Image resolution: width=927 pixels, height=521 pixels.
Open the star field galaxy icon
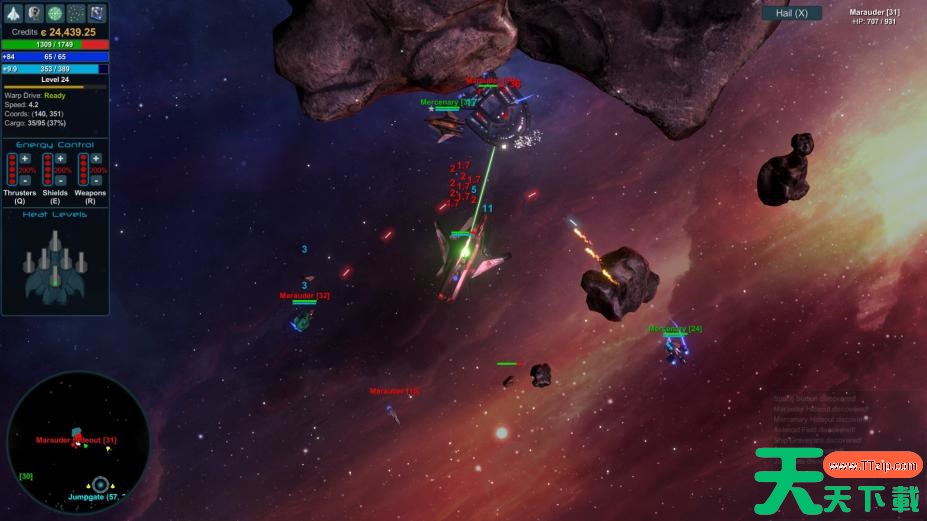pos(76,14)
